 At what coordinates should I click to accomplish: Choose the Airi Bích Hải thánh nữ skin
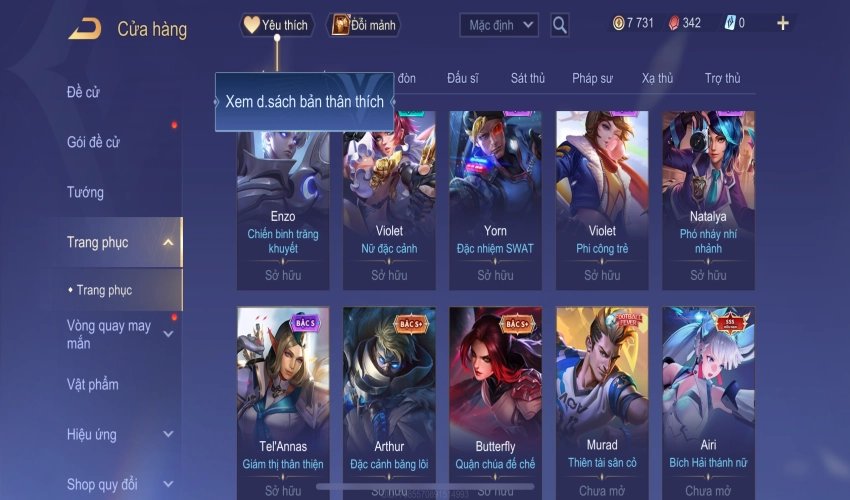pyautogui.click(x=708, y=400)
